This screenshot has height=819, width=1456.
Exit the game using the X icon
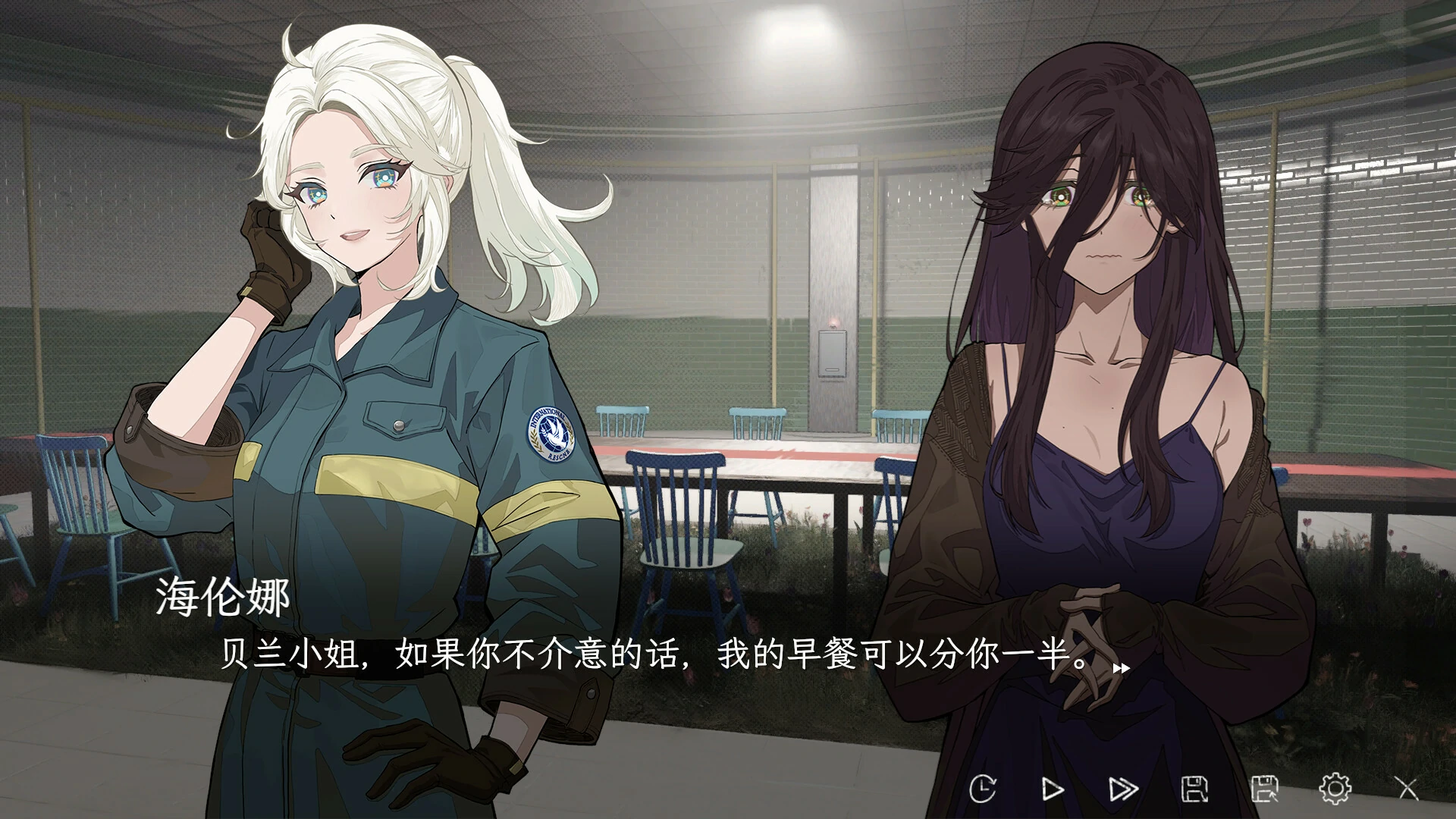(x=1407, y=789)
